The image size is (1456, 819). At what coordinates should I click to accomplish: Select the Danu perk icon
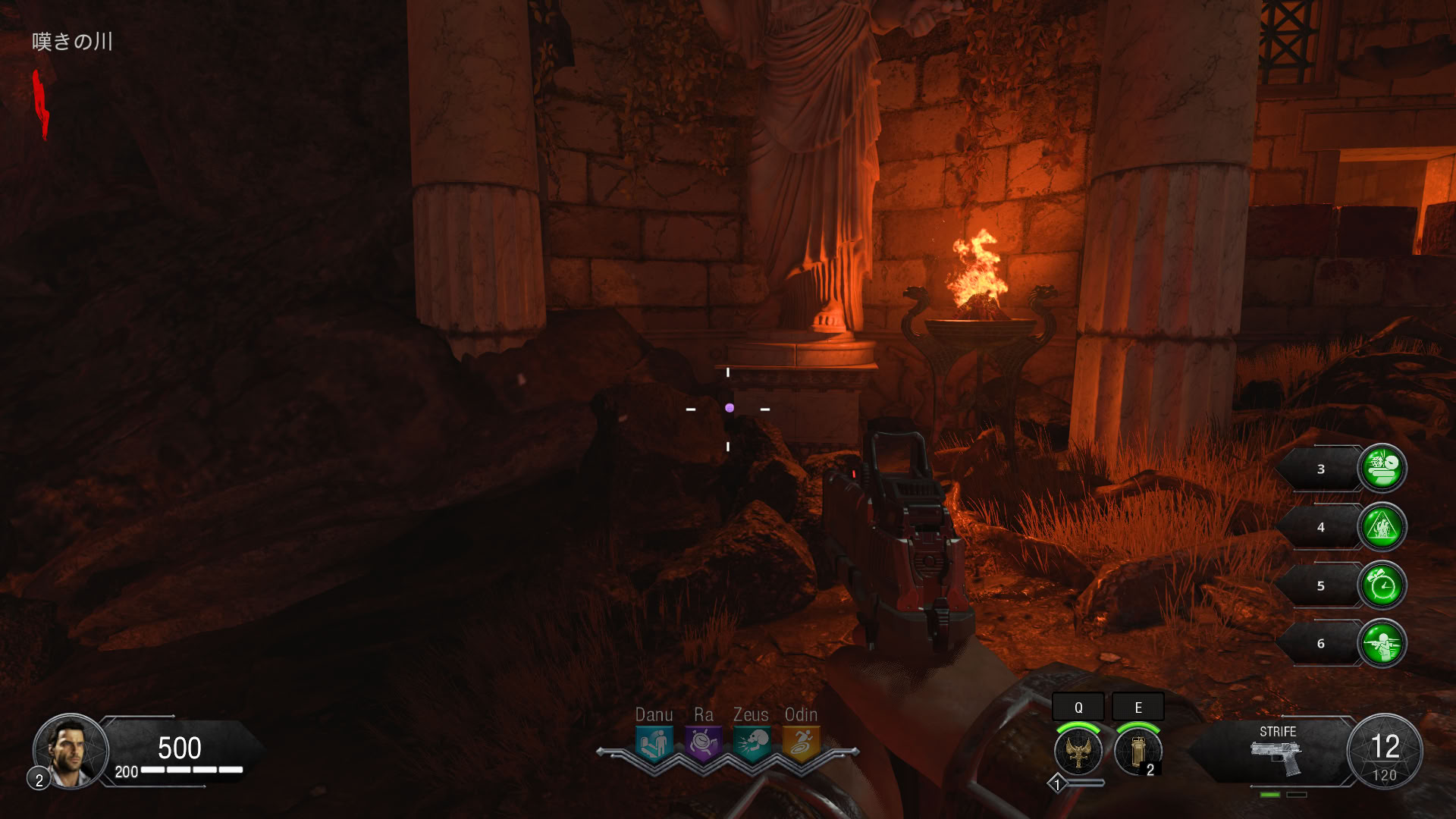click(x=654, y=744)
